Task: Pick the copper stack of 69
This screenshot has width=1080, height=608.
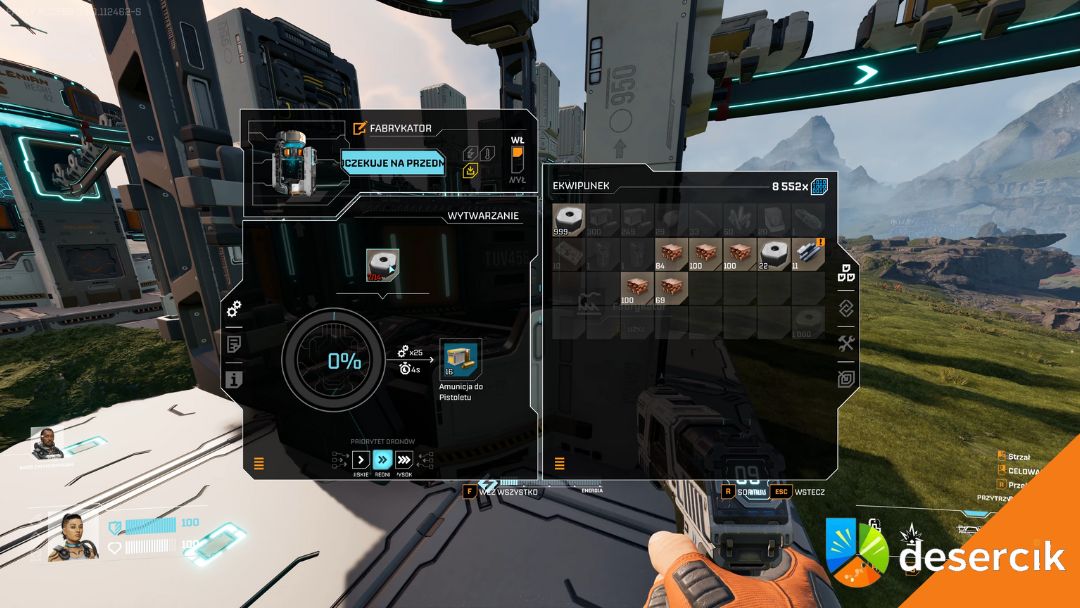Action: [x=672, y=288]
